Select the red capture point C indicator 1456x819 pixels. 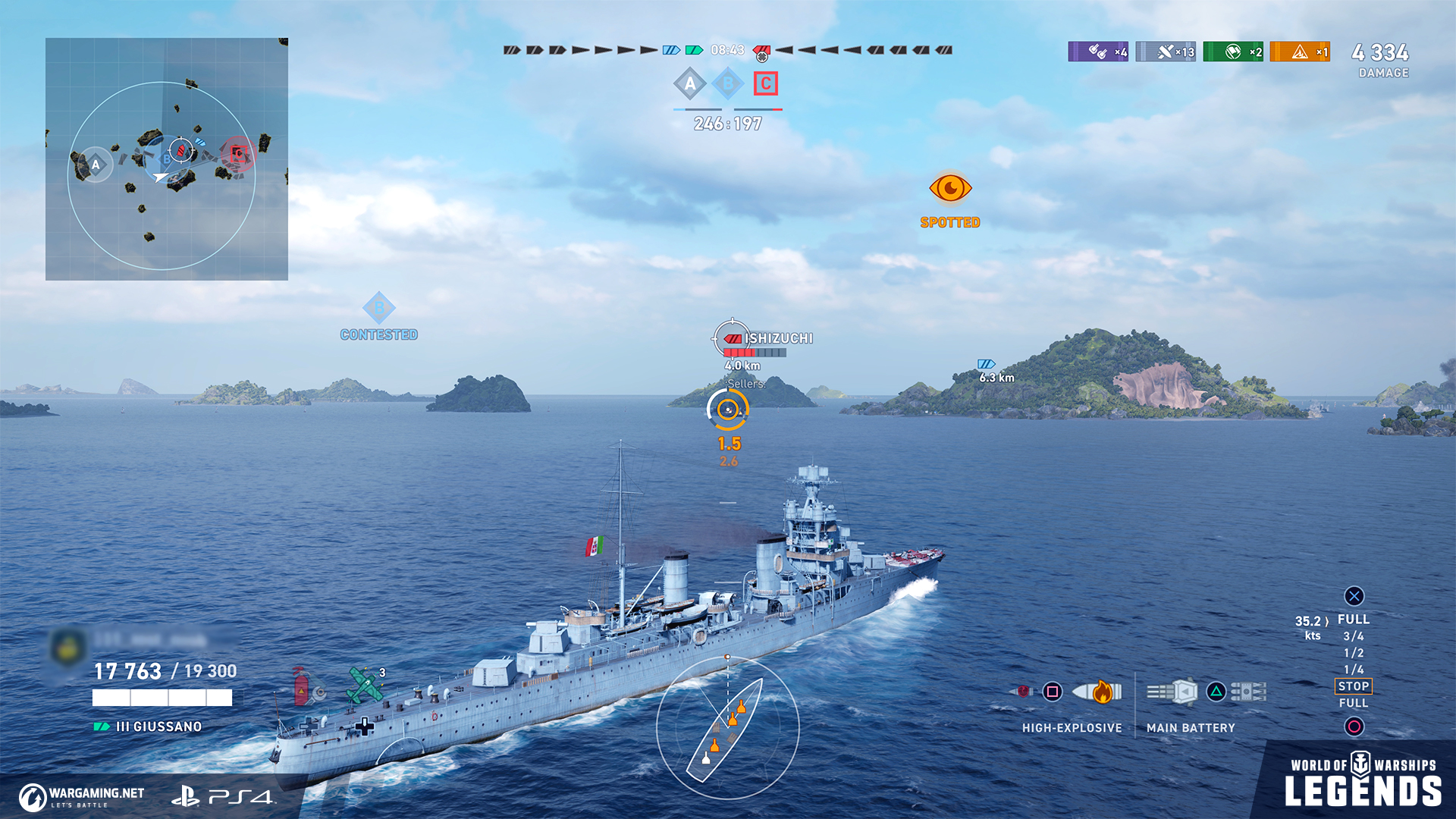[x=766, y=83]
